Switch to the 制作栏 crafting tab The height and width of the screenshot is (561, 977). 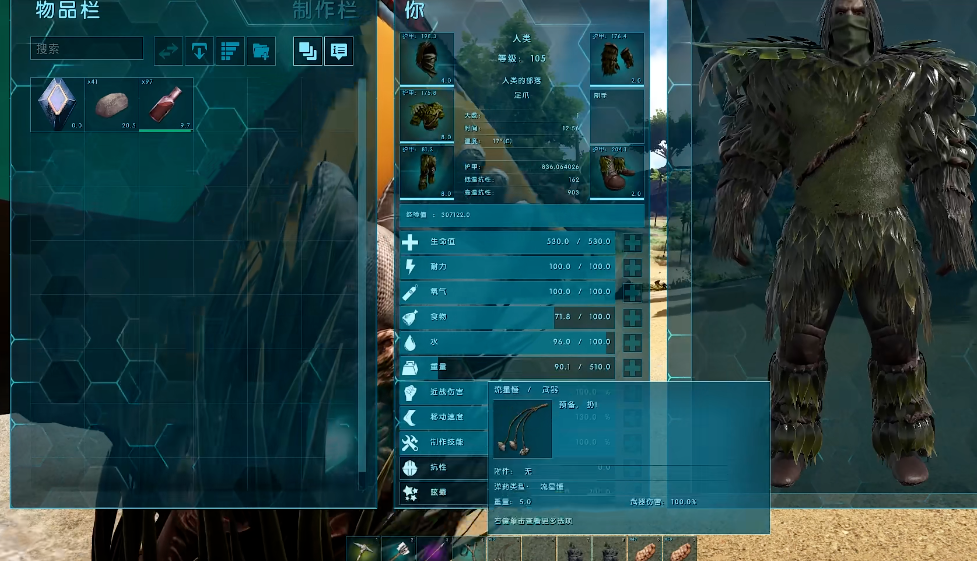325,11
